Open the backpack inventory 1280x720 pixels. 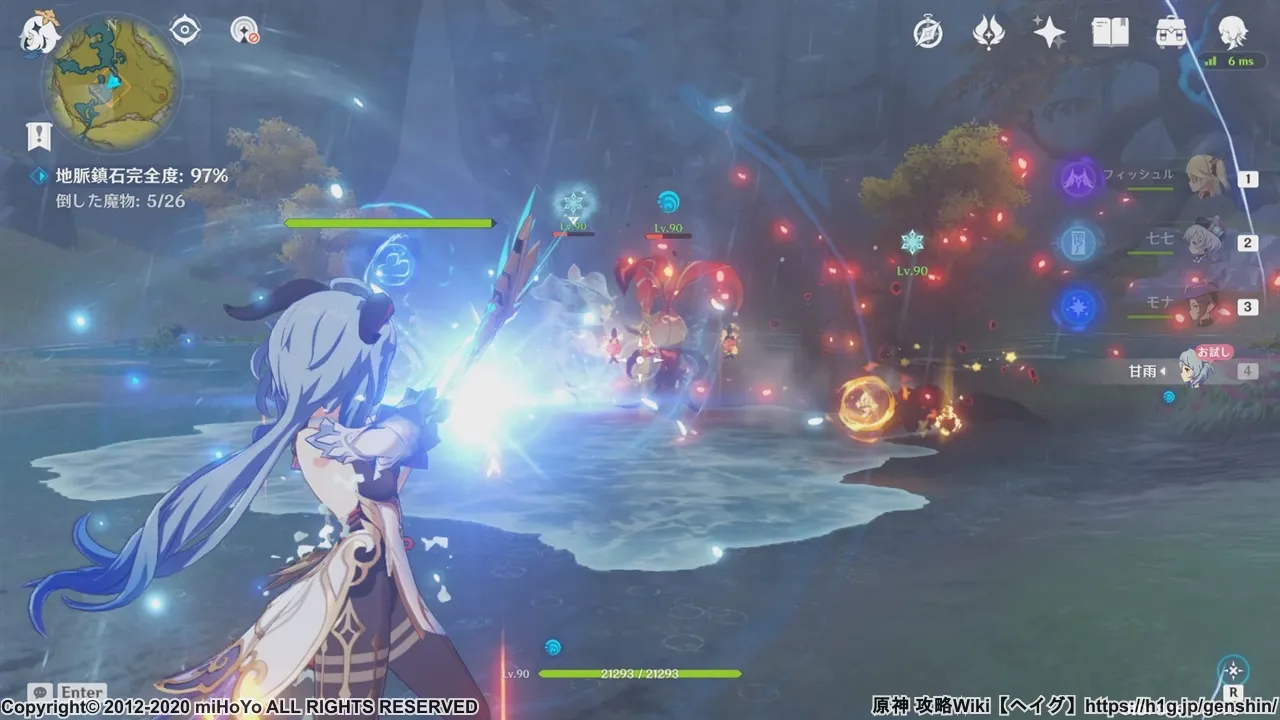(x=1170, y=33)
